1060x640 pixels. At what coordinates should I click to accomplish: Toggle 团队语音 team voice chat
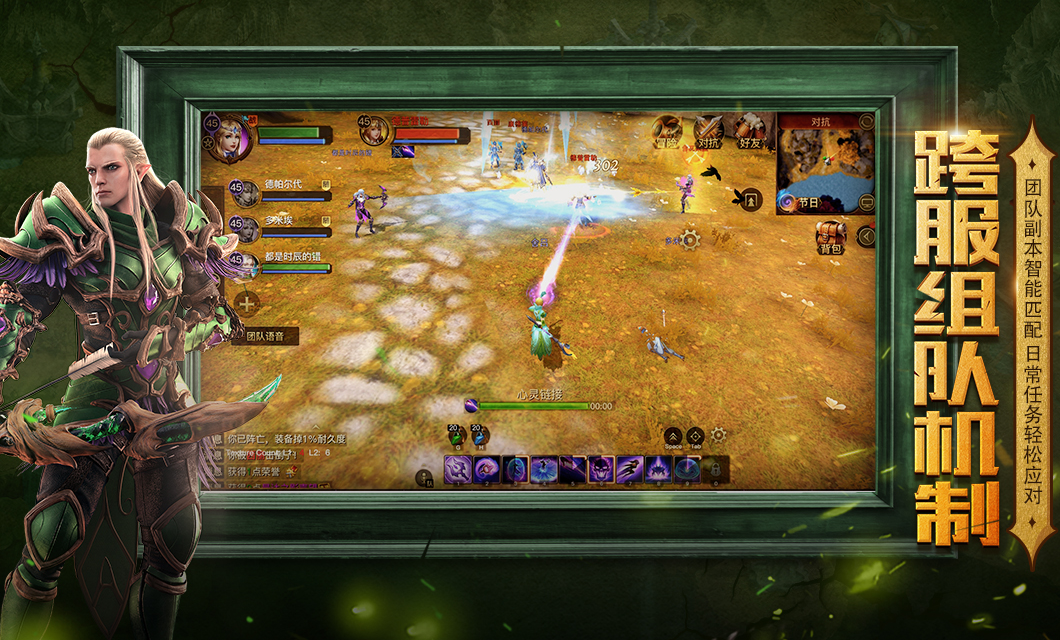266,338
